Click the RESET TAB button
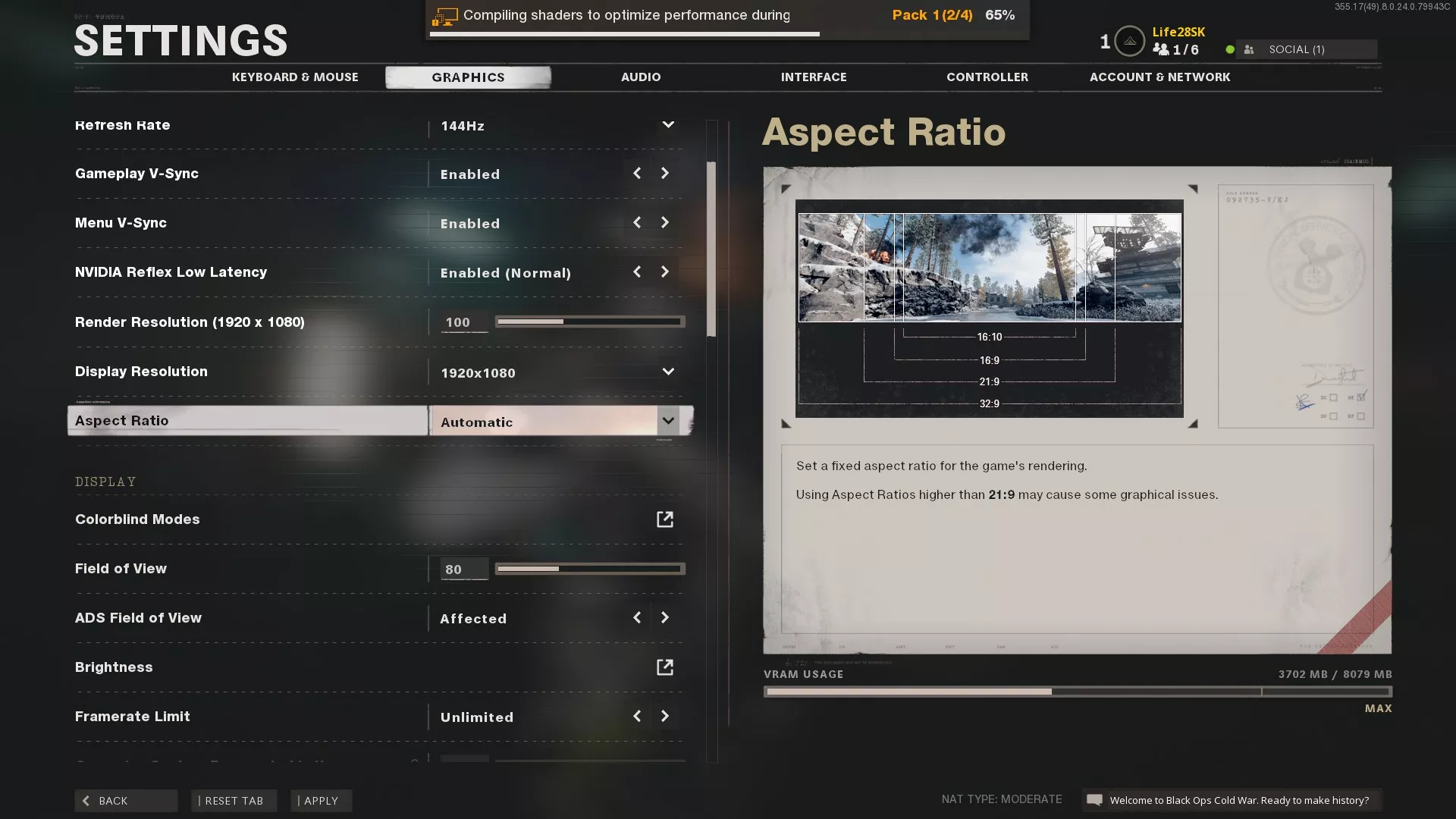Image resolution: width=1456 pixels, height=819 pixels. point(234,800)
